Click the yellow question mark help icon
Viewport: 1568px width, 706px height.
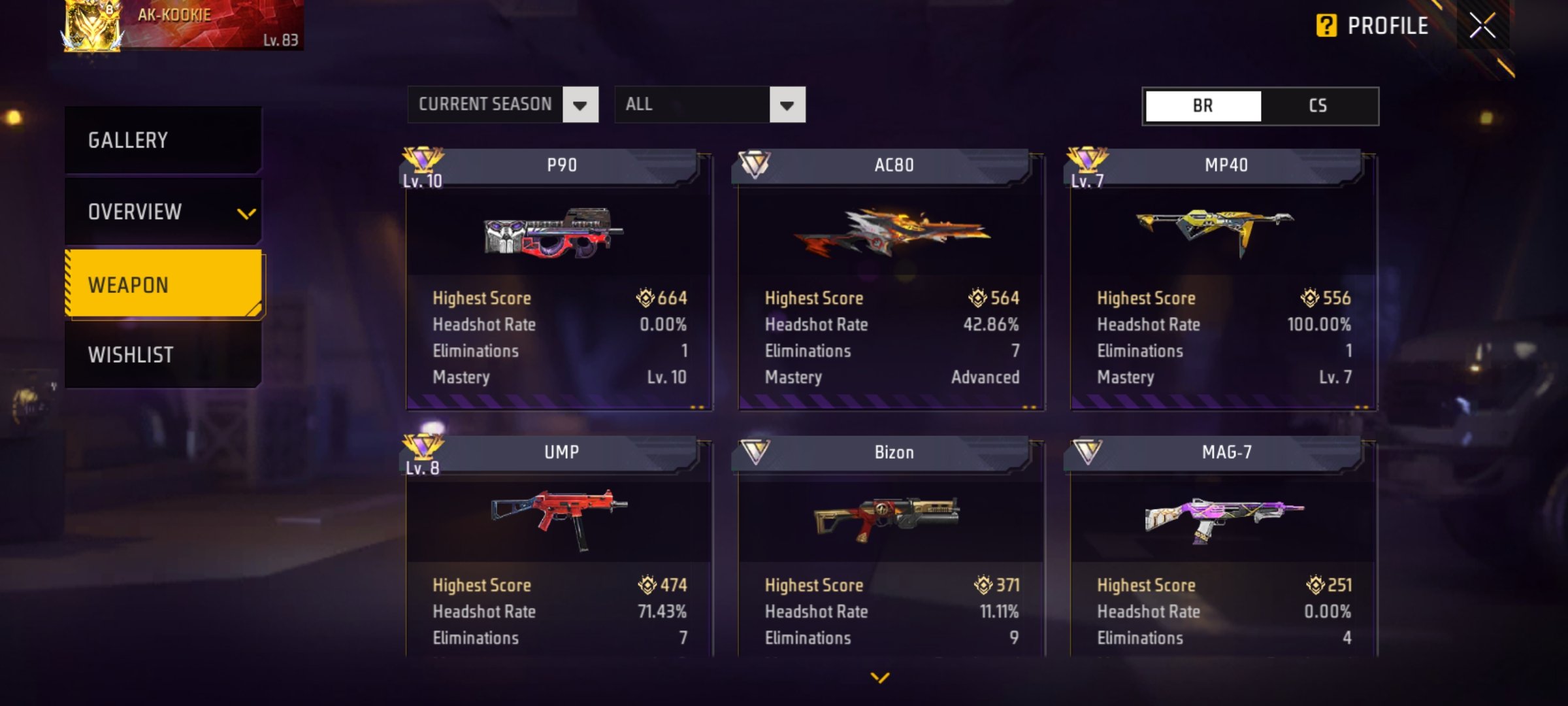click(1326, 26)
